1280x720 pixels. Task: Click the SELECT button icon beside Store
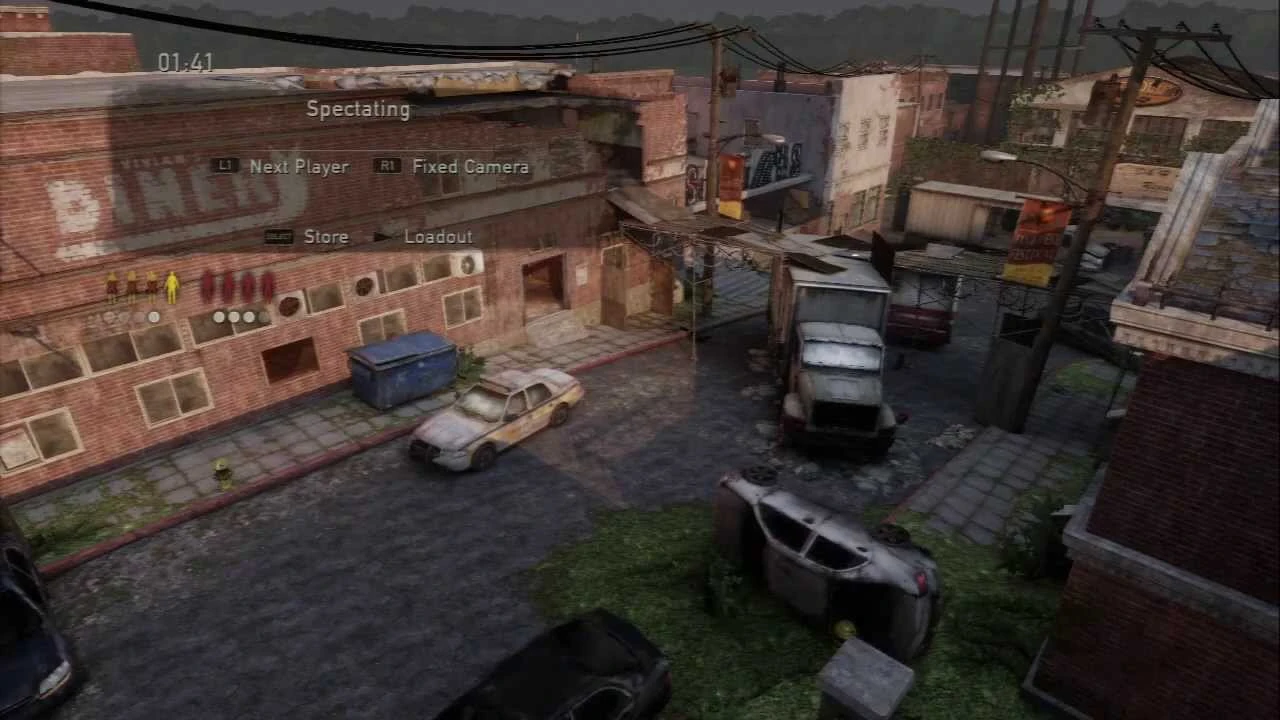(278, 237)
